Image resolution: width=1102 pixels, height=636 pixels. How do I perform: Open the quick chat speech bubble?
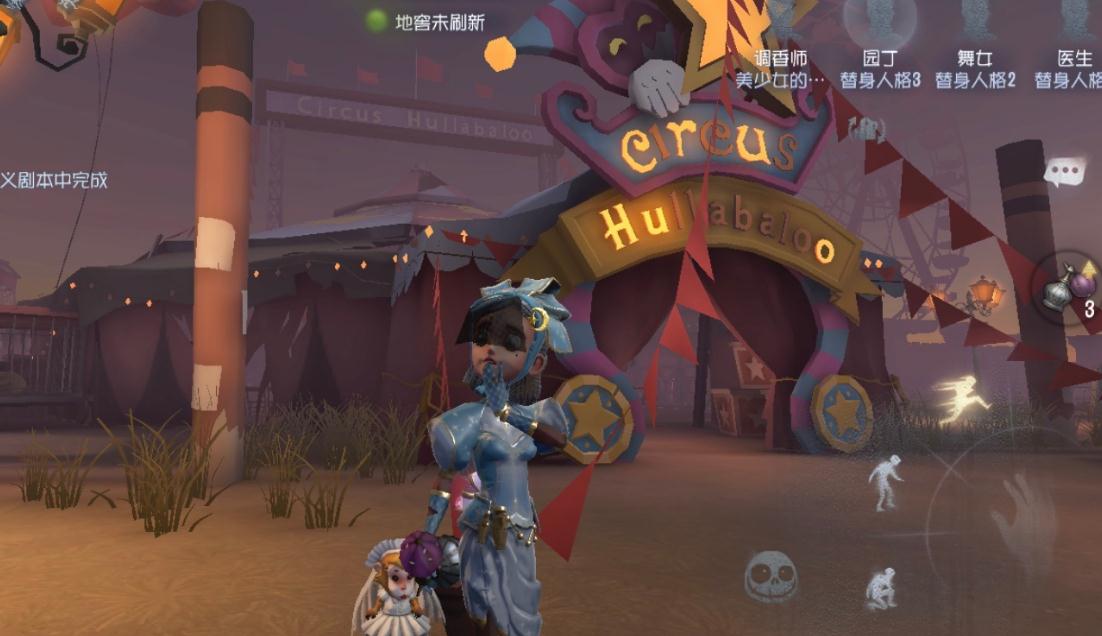(1064, 172)
